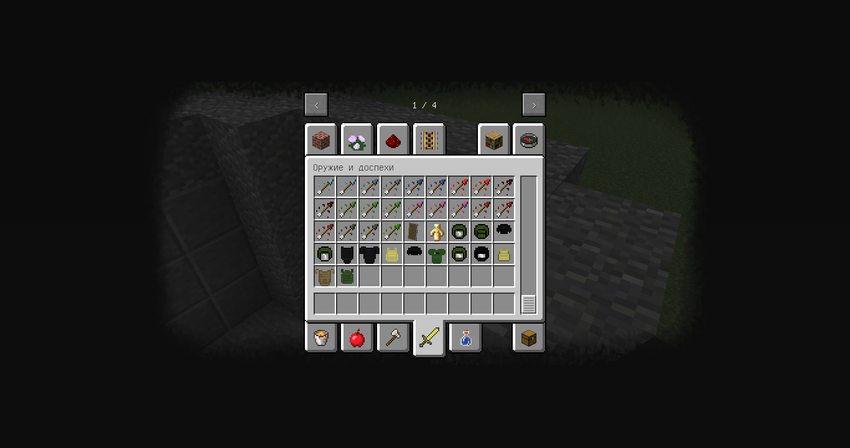
Task: Go to the previous creative inventory page
Action: tap(316, 105)
